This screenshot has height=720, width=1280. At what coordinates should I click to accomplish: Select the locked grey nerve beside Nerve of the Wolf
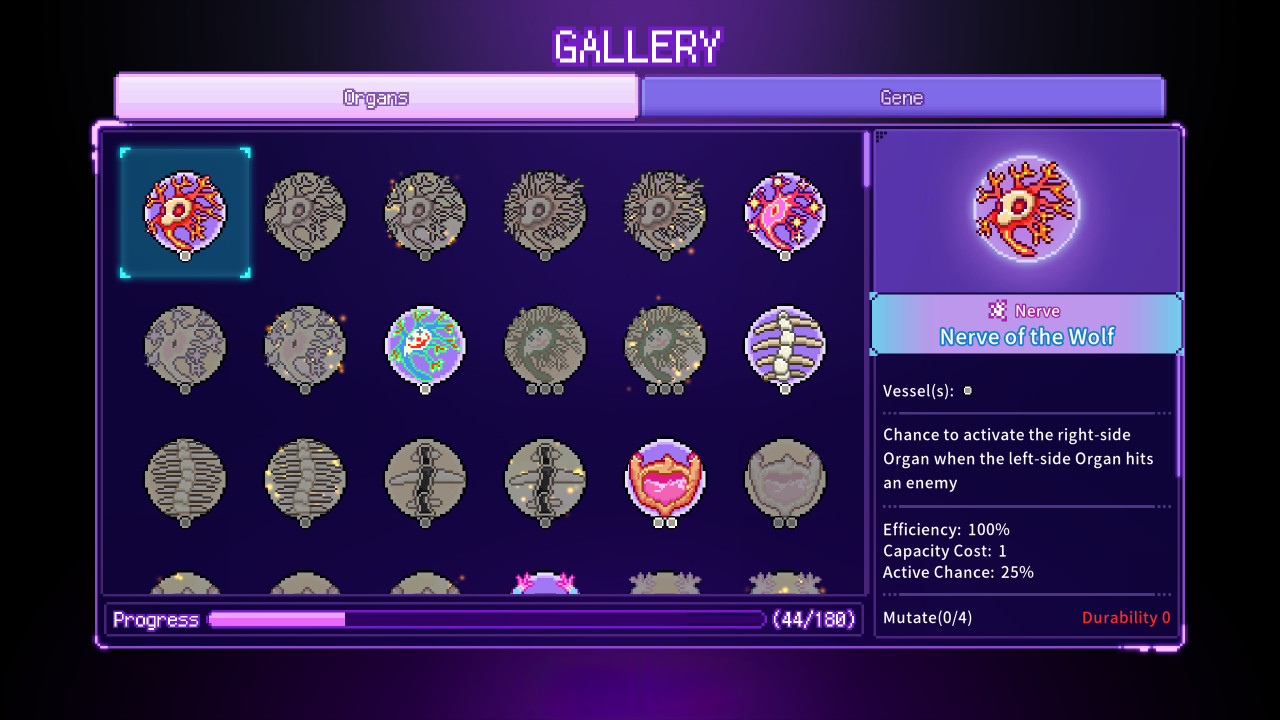305,212
